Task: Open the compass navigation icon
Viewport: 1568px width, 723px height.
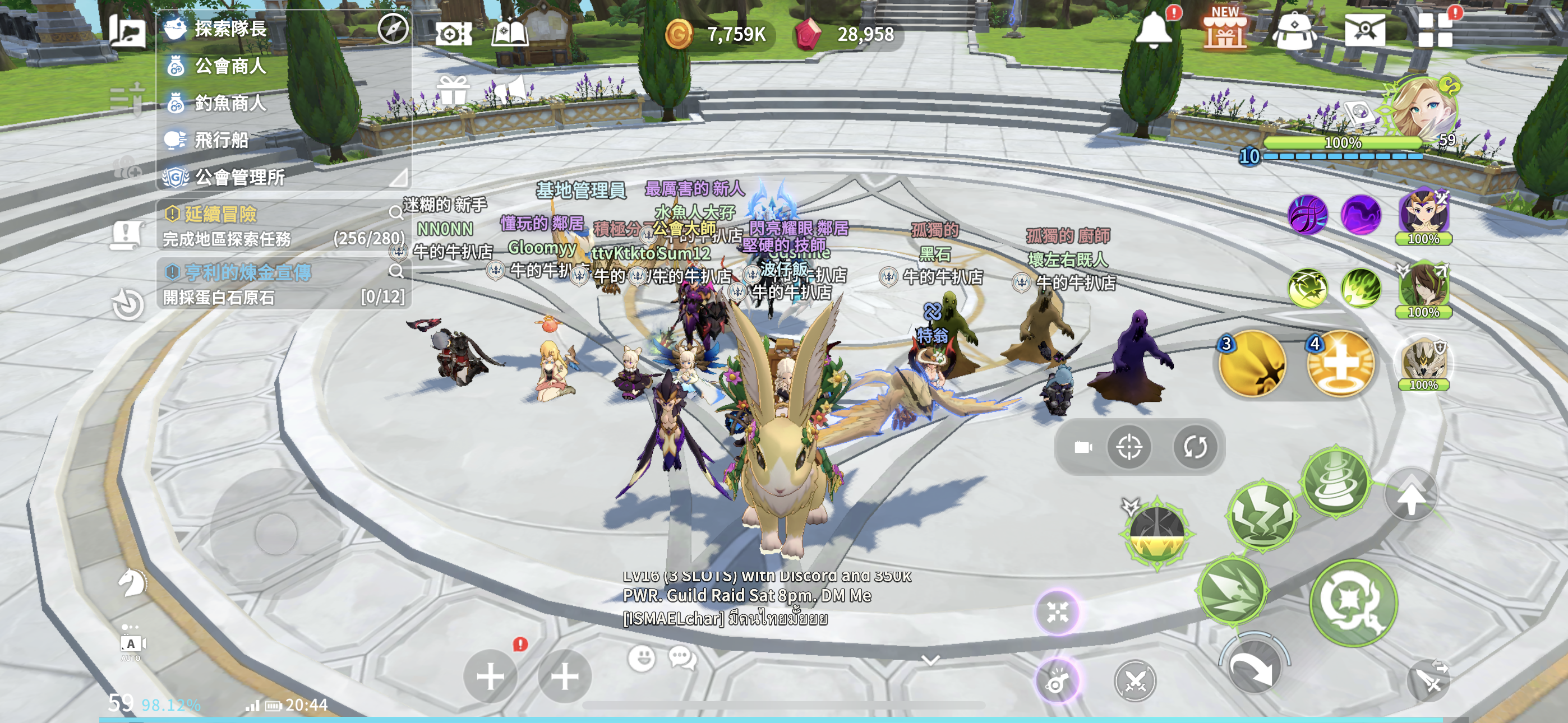Action: coord(393,28)
